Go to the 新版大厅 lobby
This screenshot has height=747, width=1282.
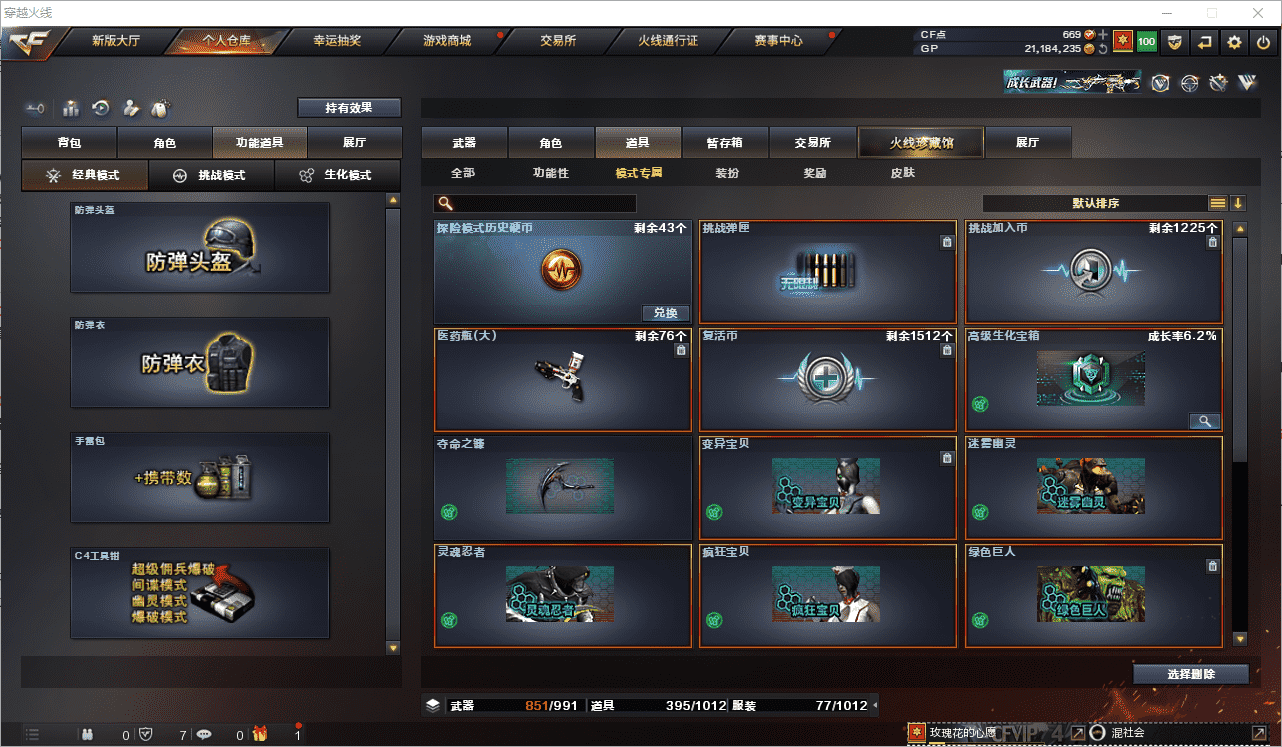click(x=116, y=41)
